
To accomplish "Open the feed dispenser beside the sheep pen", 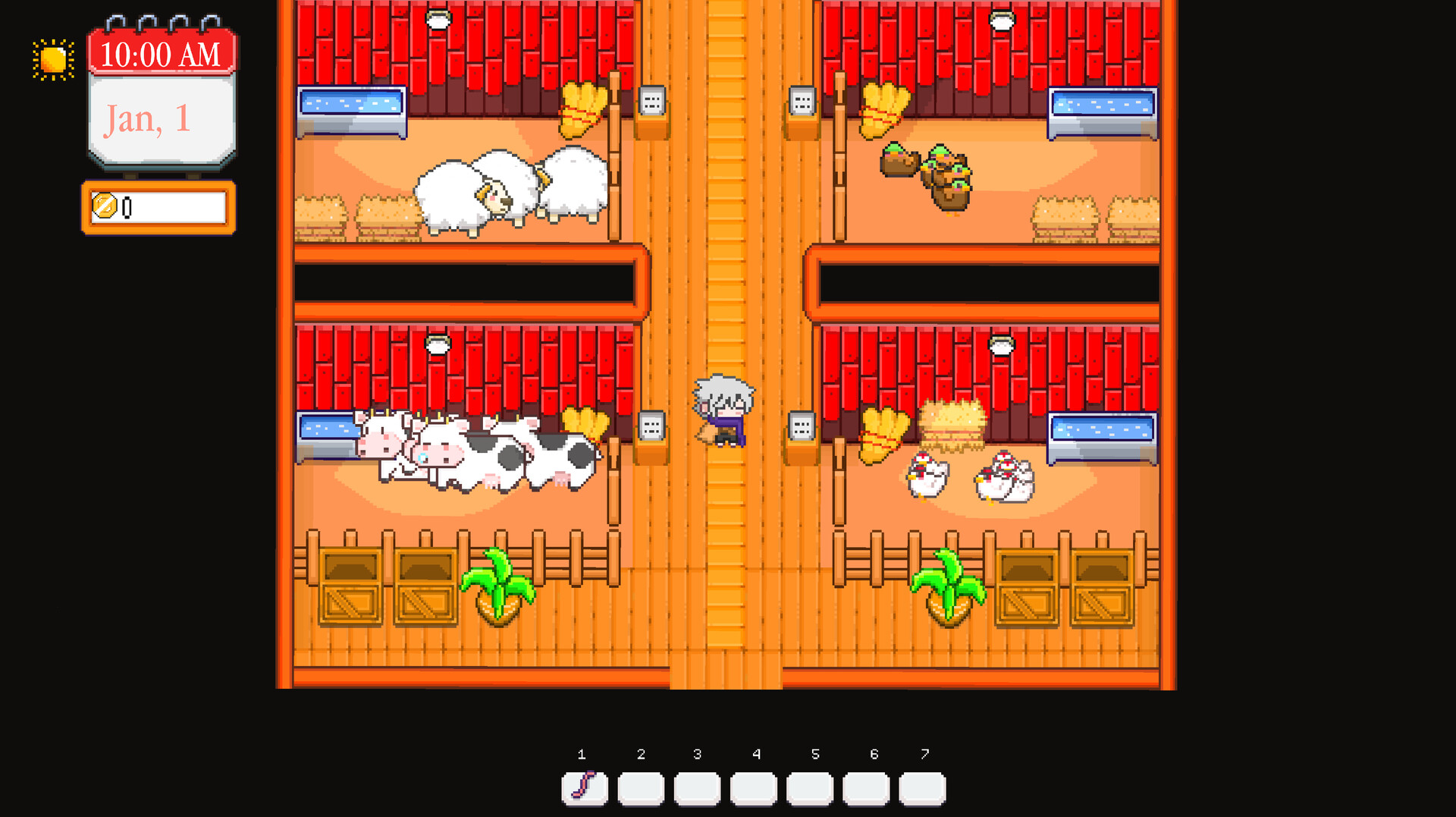I will click(x=651, y=99).
